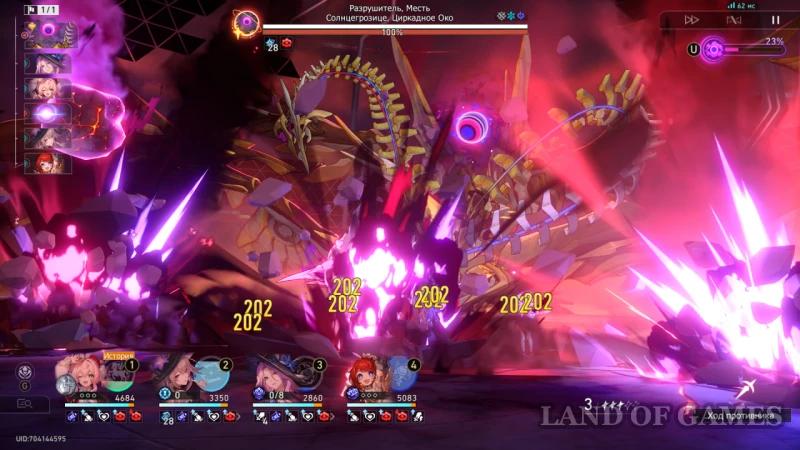Toggle auto-battle mode
This screenshot has width=800, height=450.
(733, 19)
